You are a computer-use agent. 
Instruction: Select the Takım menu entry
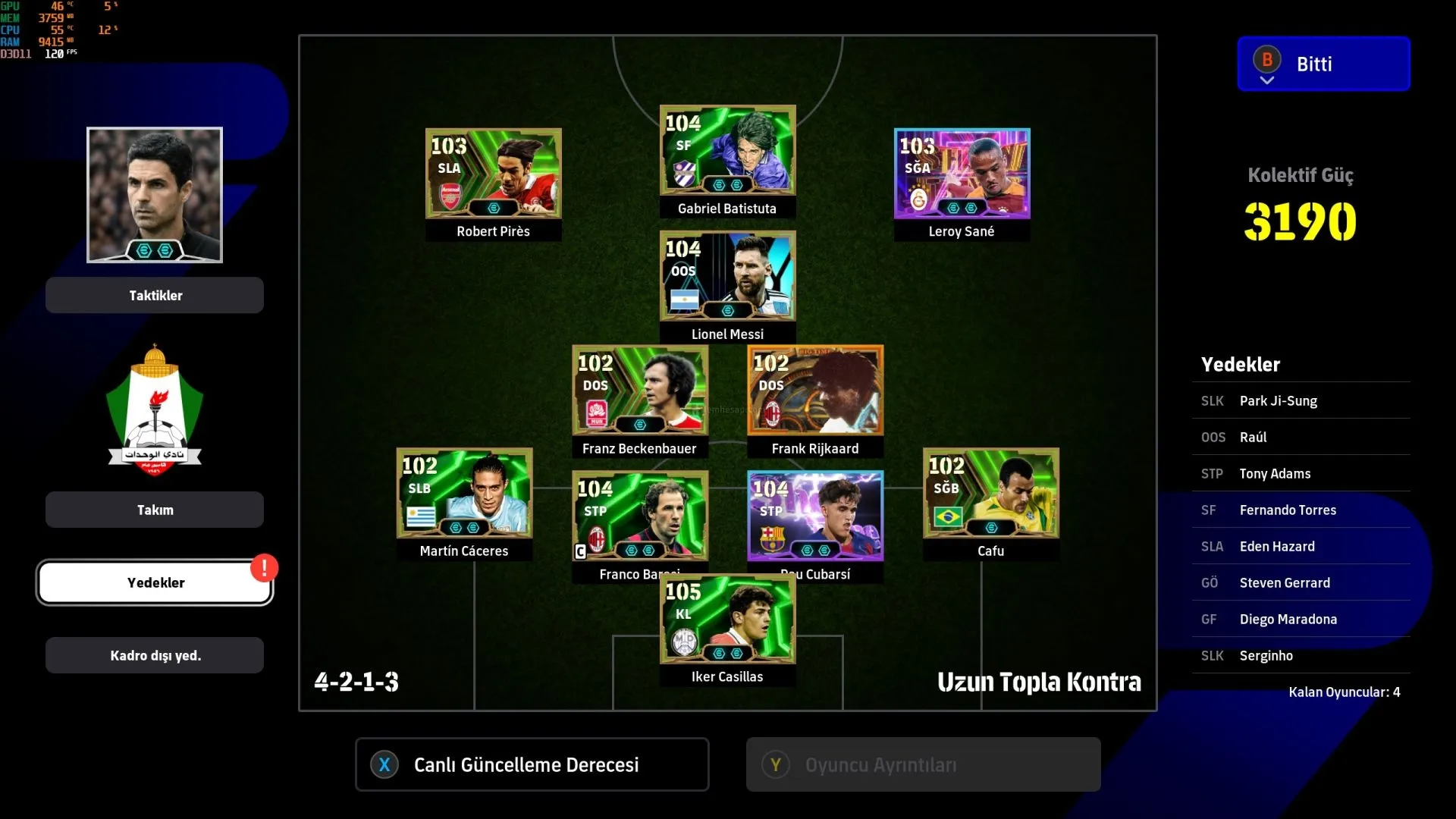[x=155, y=510]
